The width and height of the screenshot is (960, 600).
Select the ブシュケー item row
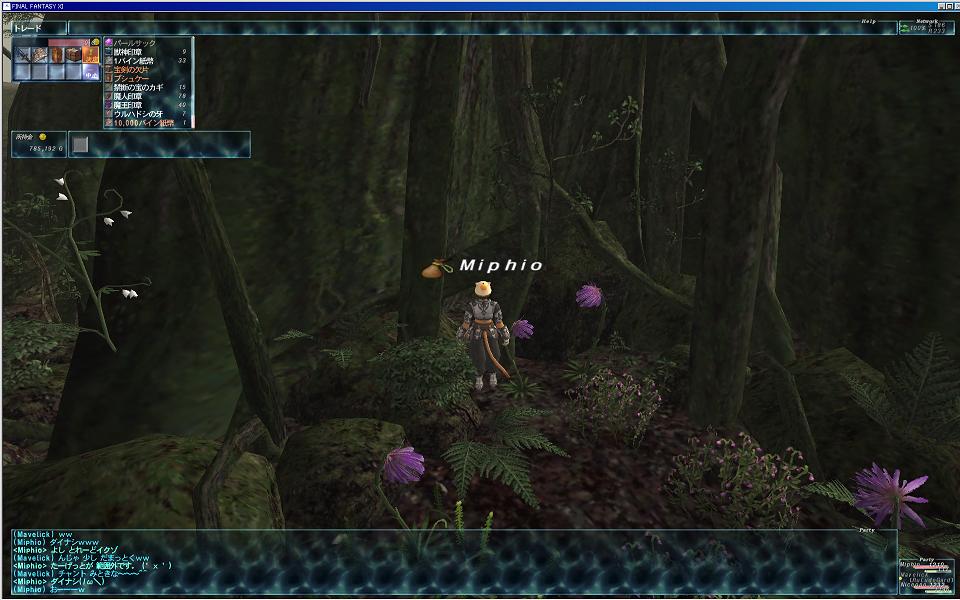point(133,78)
